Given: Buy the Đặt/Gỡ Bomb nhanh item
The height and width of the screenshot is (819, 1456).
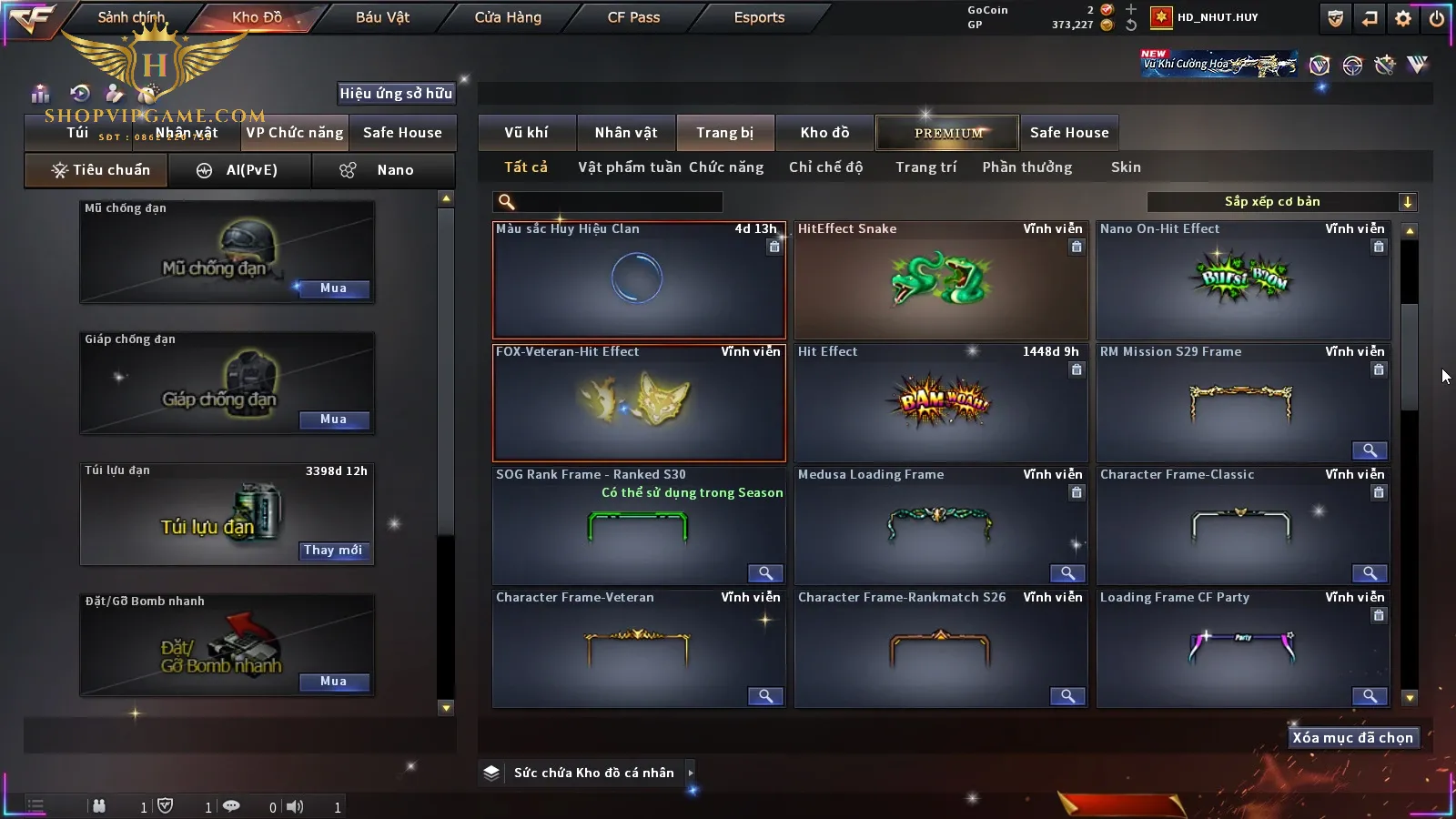Looking at the screenshot, I should coord(333,682).
